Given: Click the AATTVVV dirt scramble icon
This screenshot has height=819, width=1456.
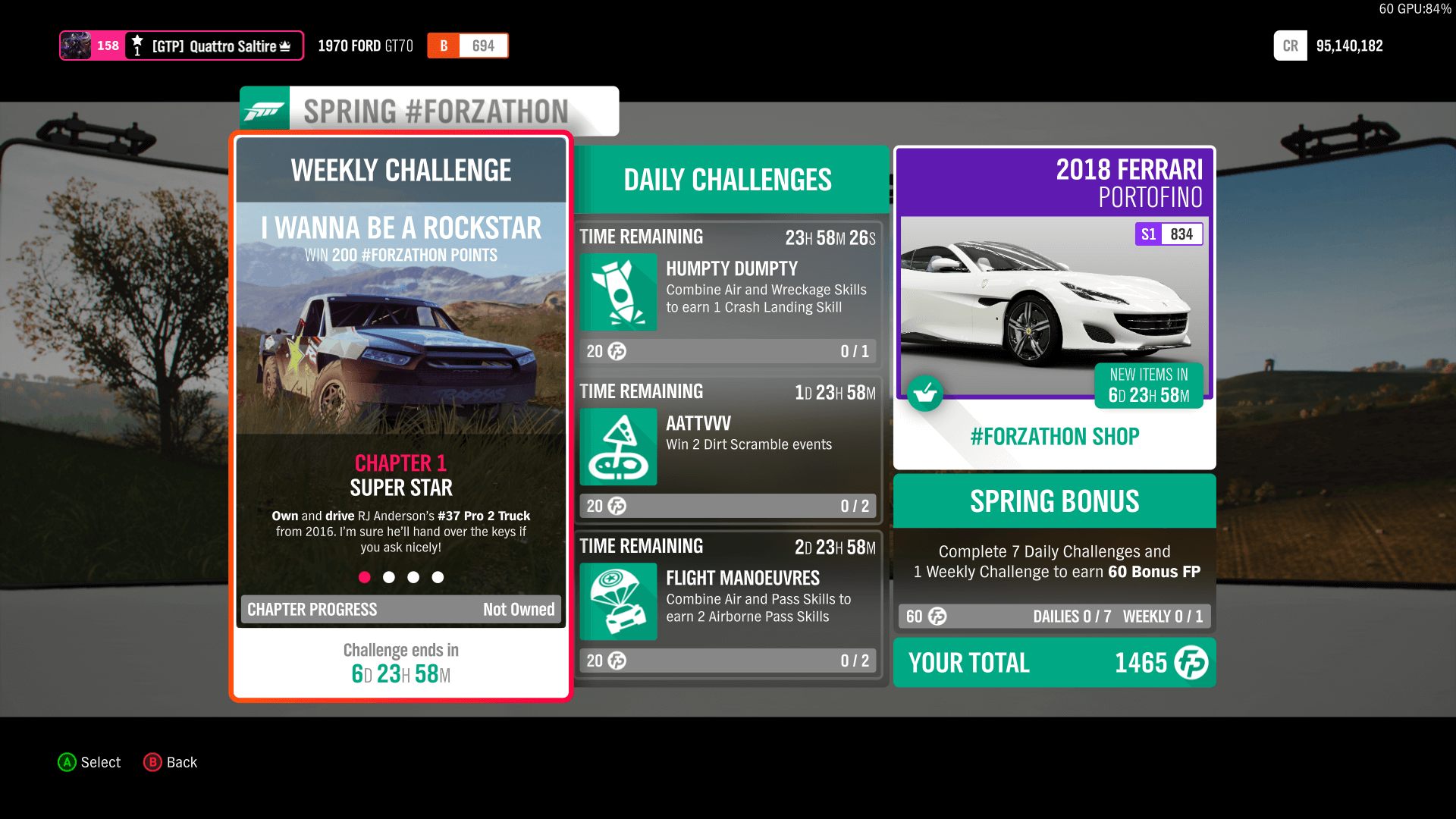Looking at the screenshot, I should click(618, 447).
